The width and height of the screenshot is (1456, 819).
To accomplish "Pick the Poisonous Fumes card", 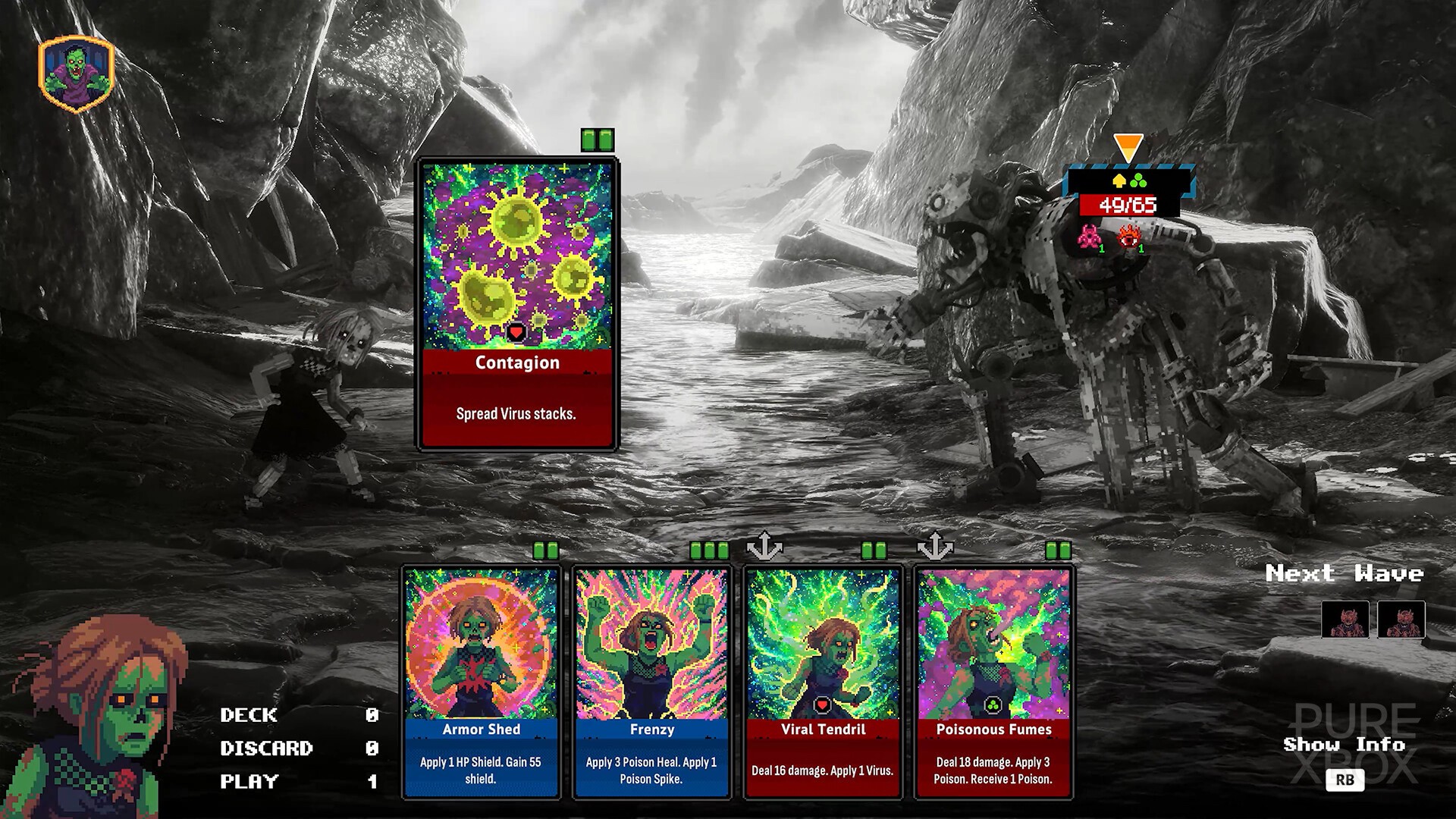I will coord(993,681).
